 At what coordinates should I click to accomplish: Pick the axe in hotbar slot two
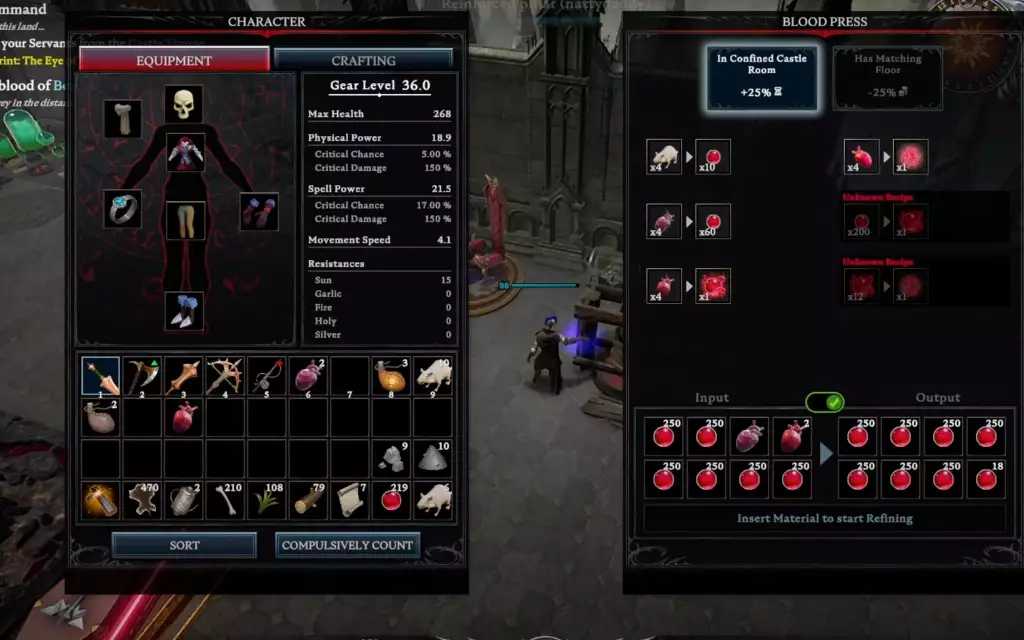click(142, 376)
